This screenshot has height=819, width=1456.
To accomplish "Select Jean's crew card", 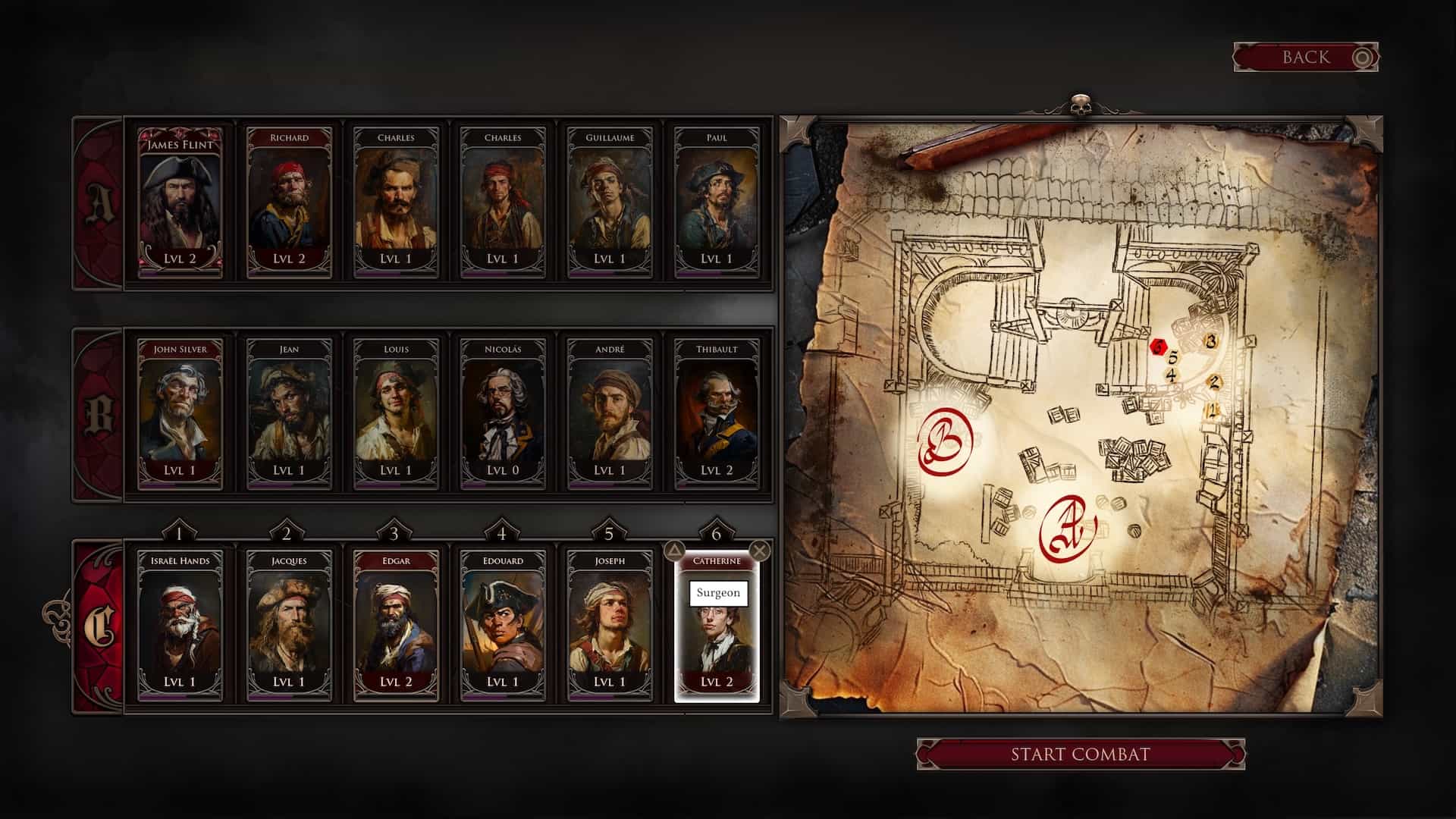I will point(289,414).
